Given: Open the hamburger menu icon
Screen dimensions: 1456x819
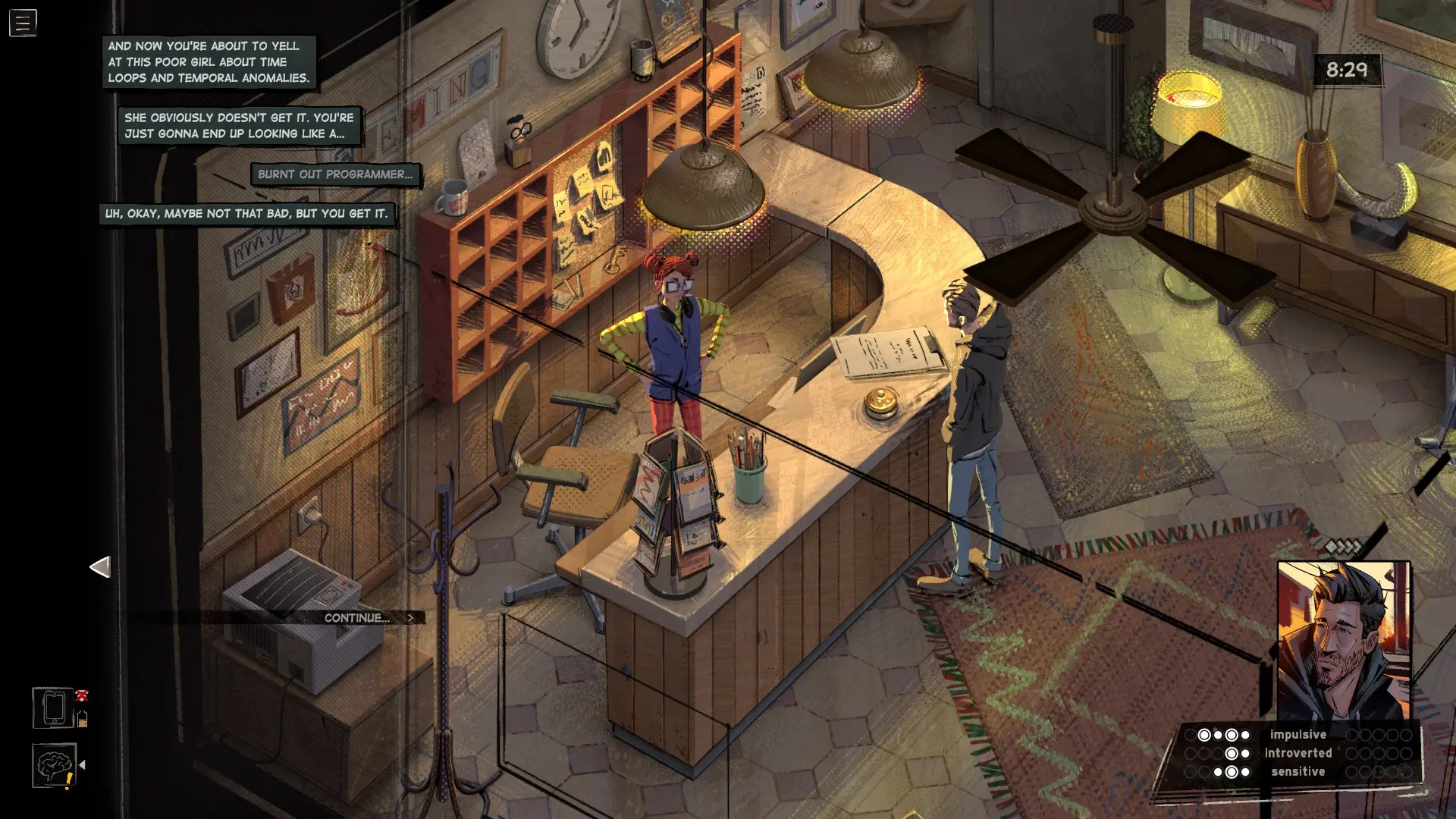Looking at the screenshot, I should coord(23,23).
